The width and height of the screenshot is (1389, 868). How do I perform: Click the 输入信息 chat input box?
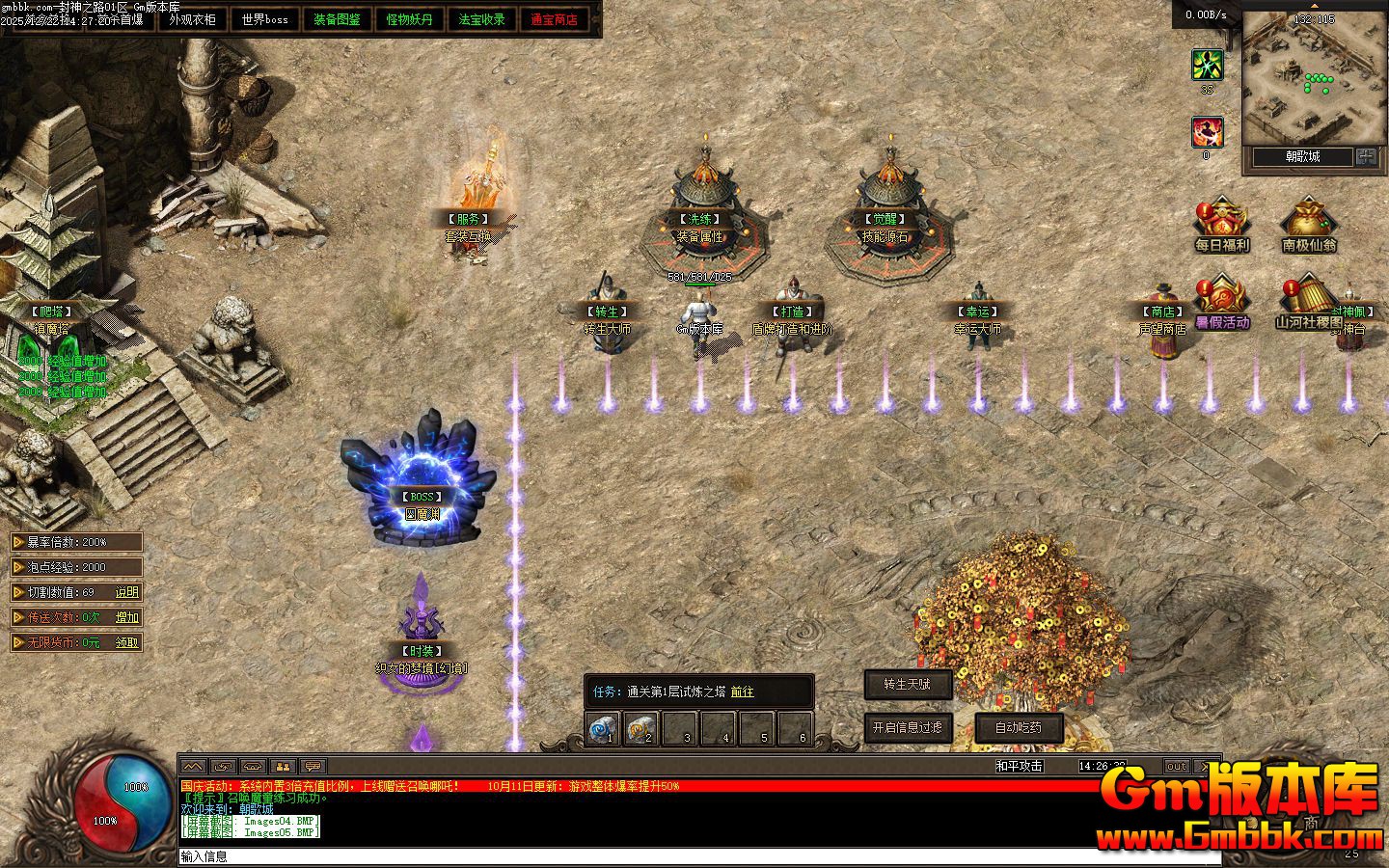[675, 856]
